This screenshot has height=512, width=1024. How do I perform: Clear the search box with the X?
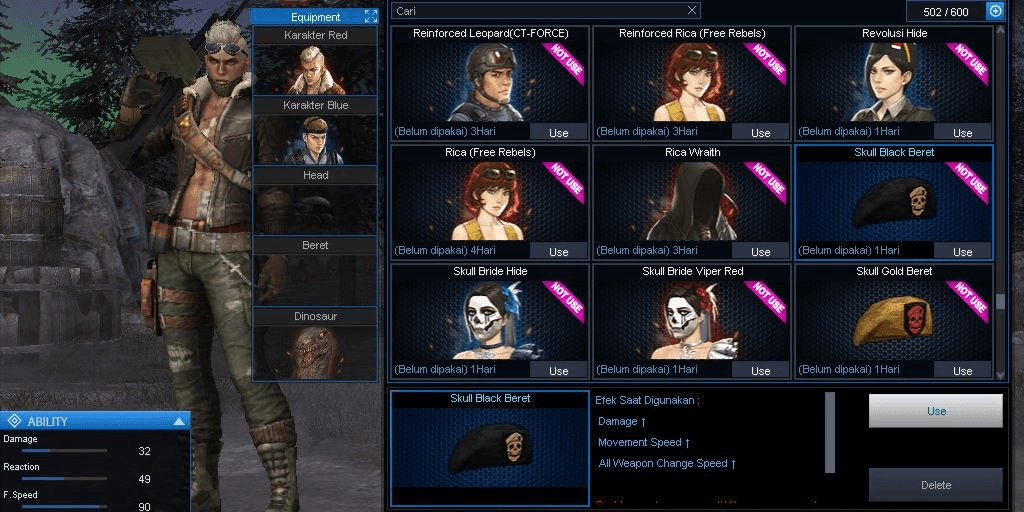692,11
